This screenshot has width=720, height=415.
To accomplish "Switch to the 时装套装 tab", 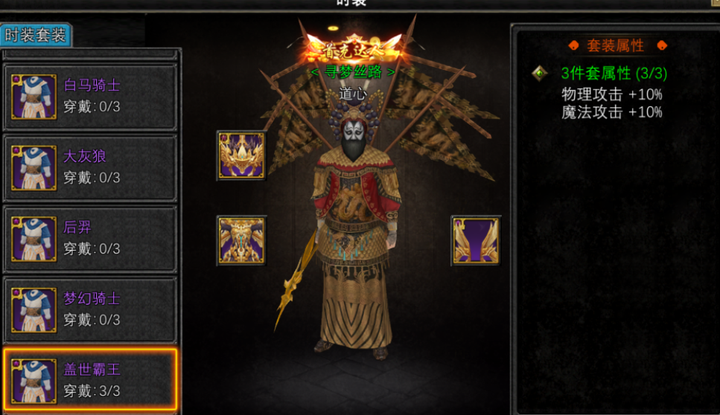I will click(x=36, y=35).
